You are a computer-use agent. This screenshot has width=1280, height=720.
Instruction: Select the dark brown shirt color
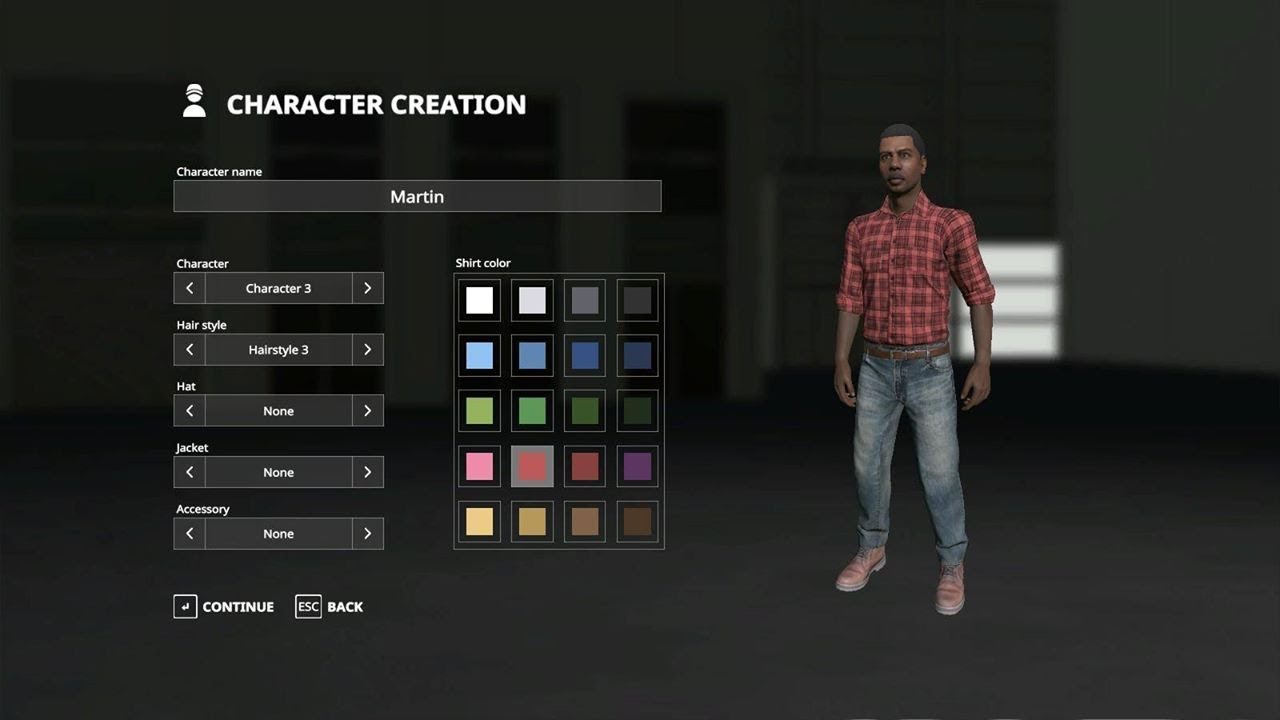click(x=637, y=520)
